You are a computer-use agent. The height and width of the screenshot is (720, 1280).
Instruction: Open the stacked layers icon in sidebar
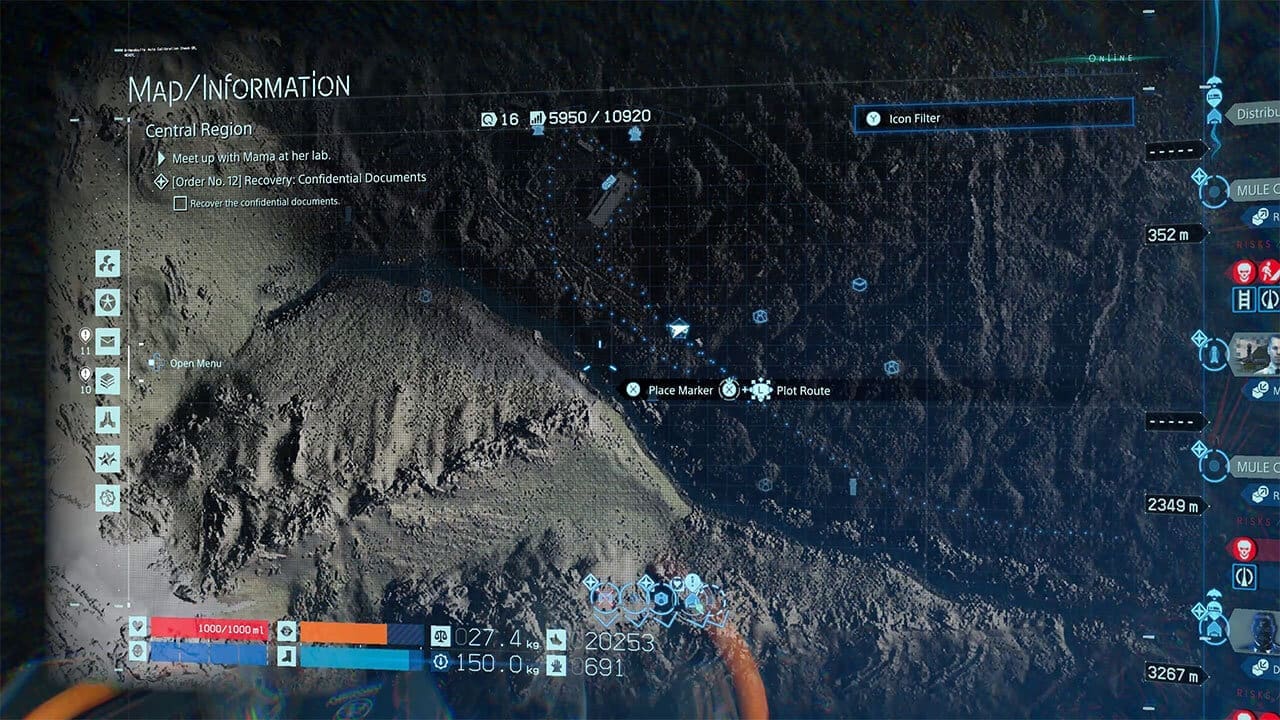[x=108, y=380]
